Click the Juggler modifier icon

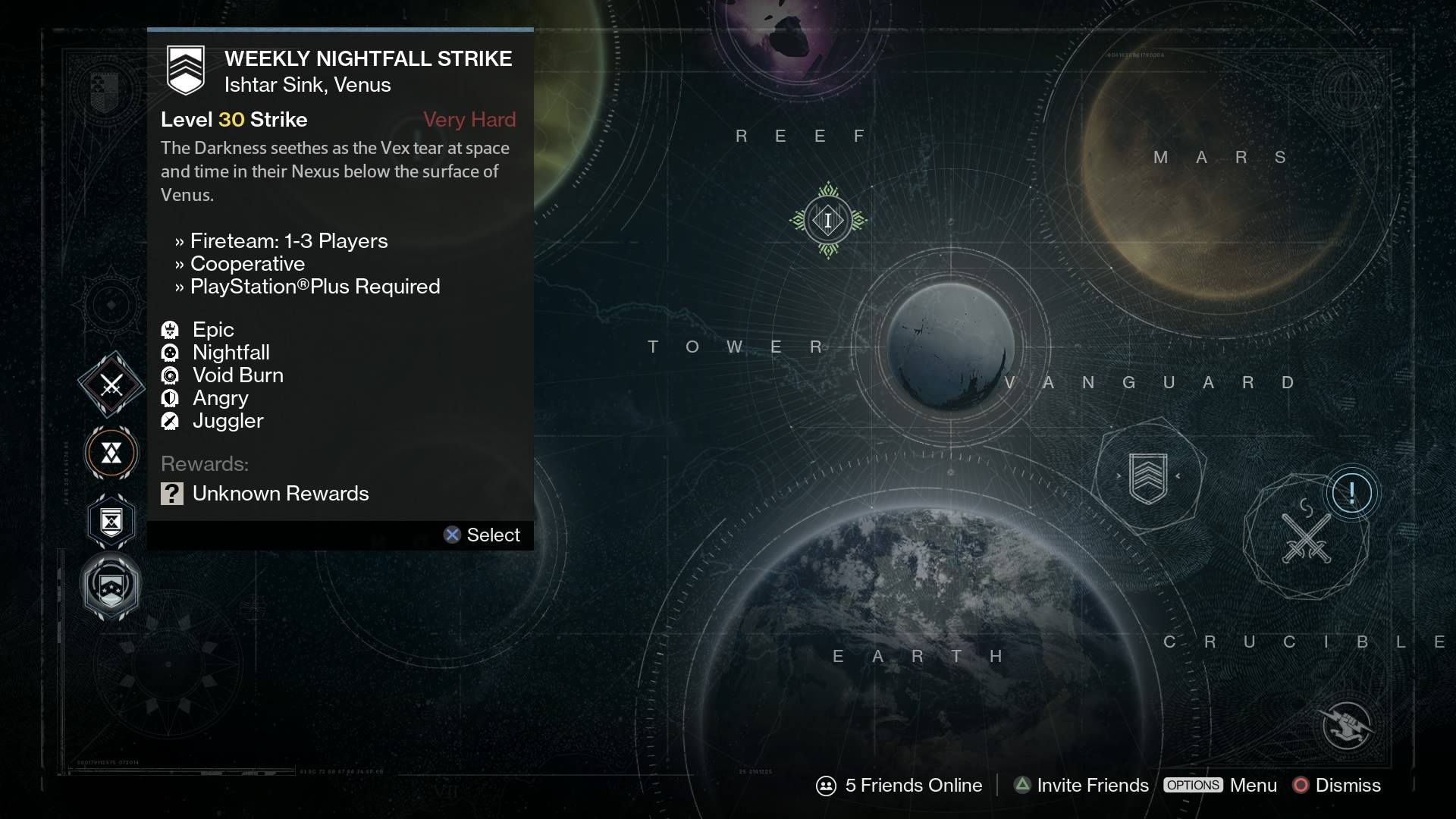(171, 421)
